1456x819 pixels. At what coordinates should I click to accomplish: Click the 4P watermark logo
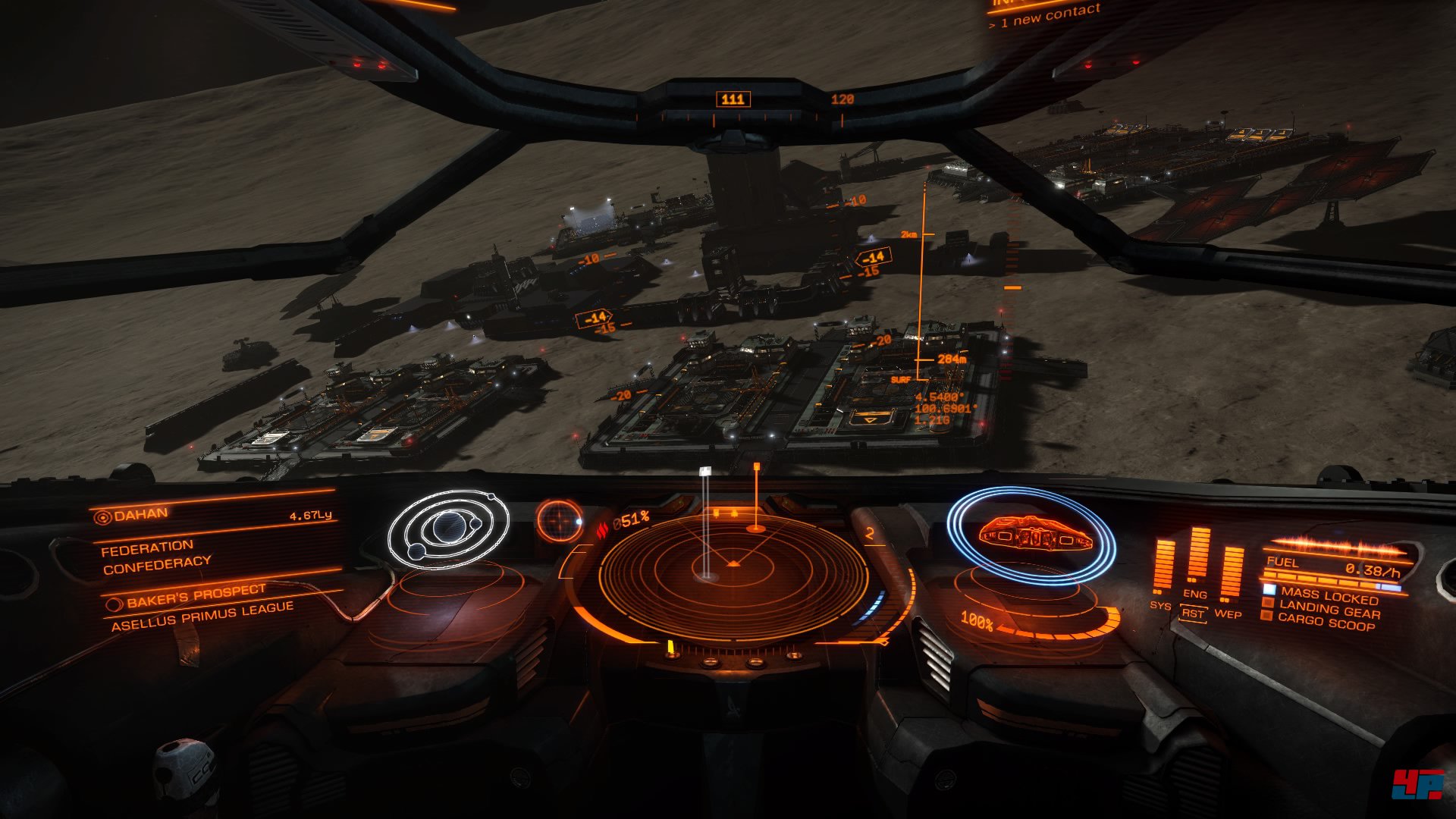pyautogui.click(x=1417, y=784)
